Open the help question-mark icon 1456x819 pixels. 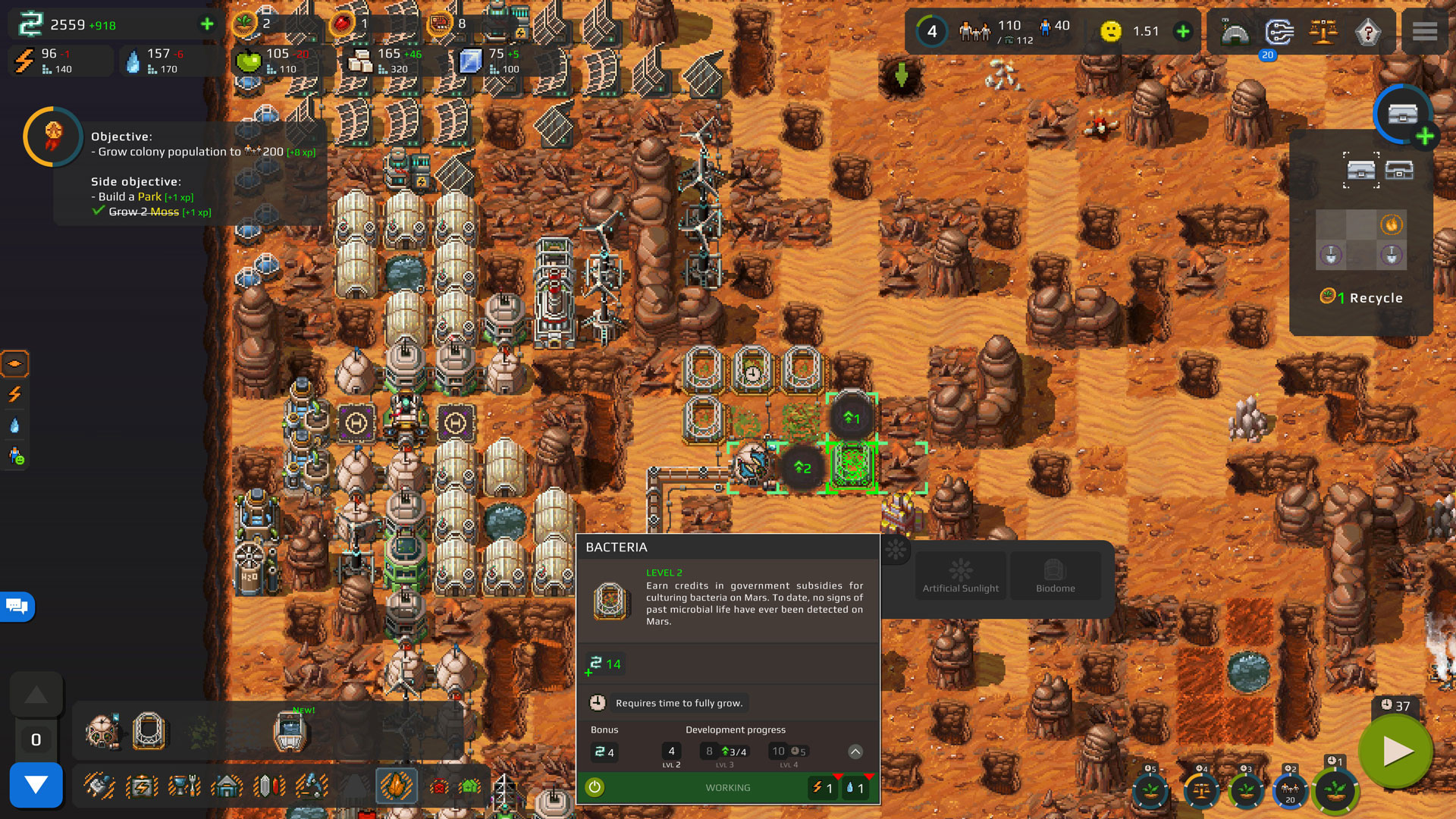point(1367,32)
